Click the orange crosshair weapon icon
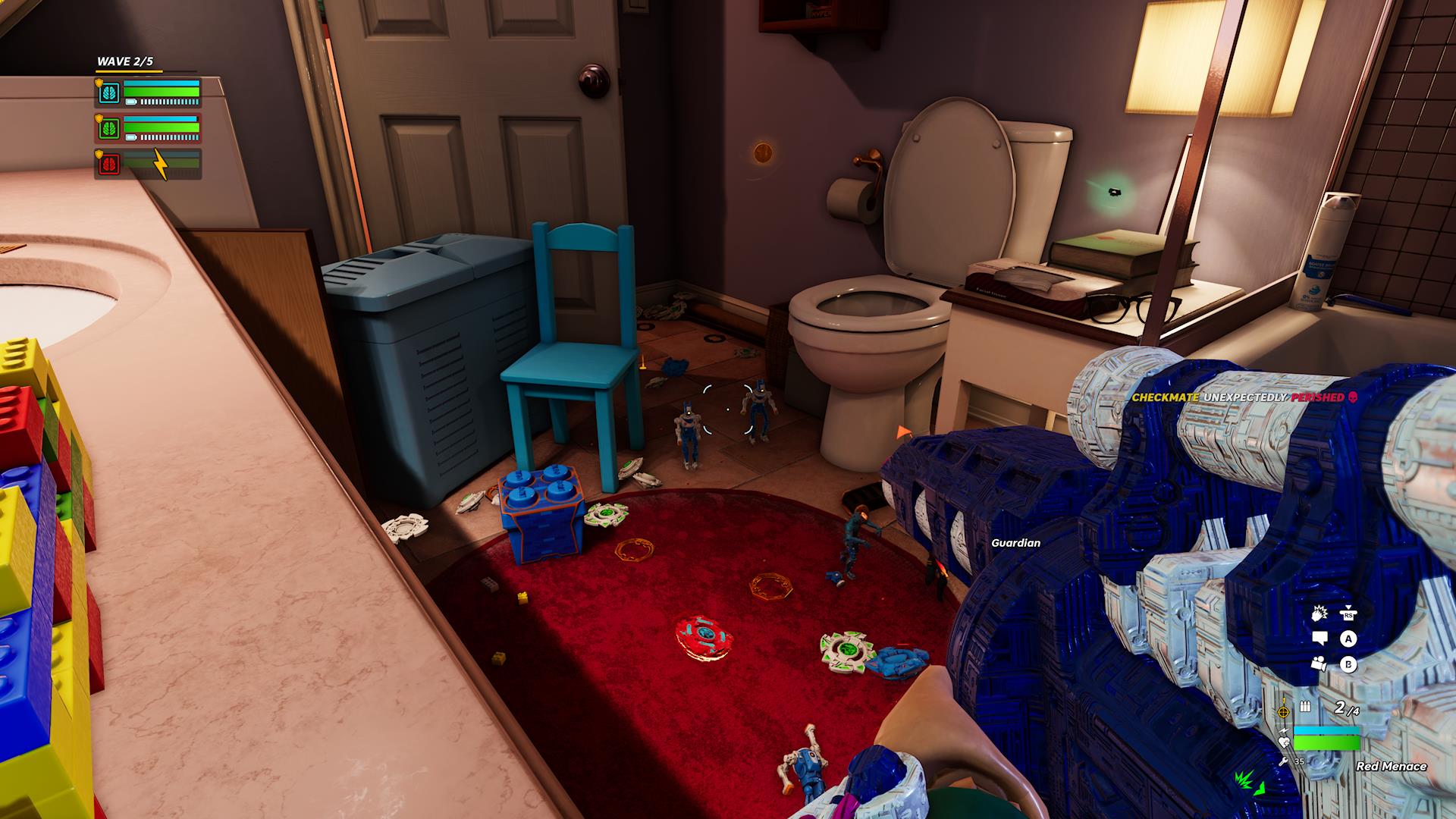This screenshot has height=819, width=1456. (1283, 712)
